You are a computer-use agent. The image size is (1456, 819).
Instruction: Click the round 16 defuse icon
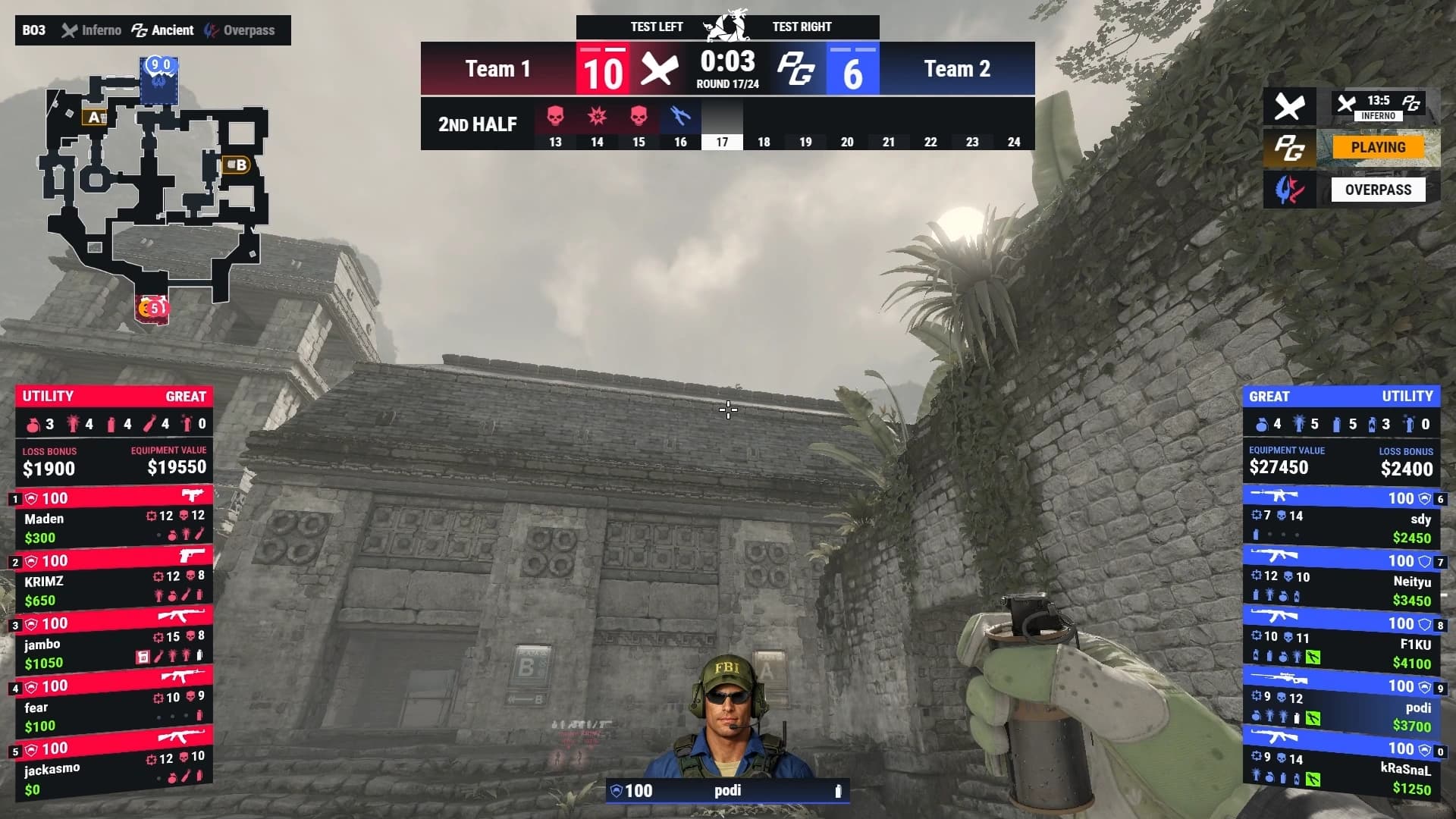pyautogui.click(x=680, y=117)
